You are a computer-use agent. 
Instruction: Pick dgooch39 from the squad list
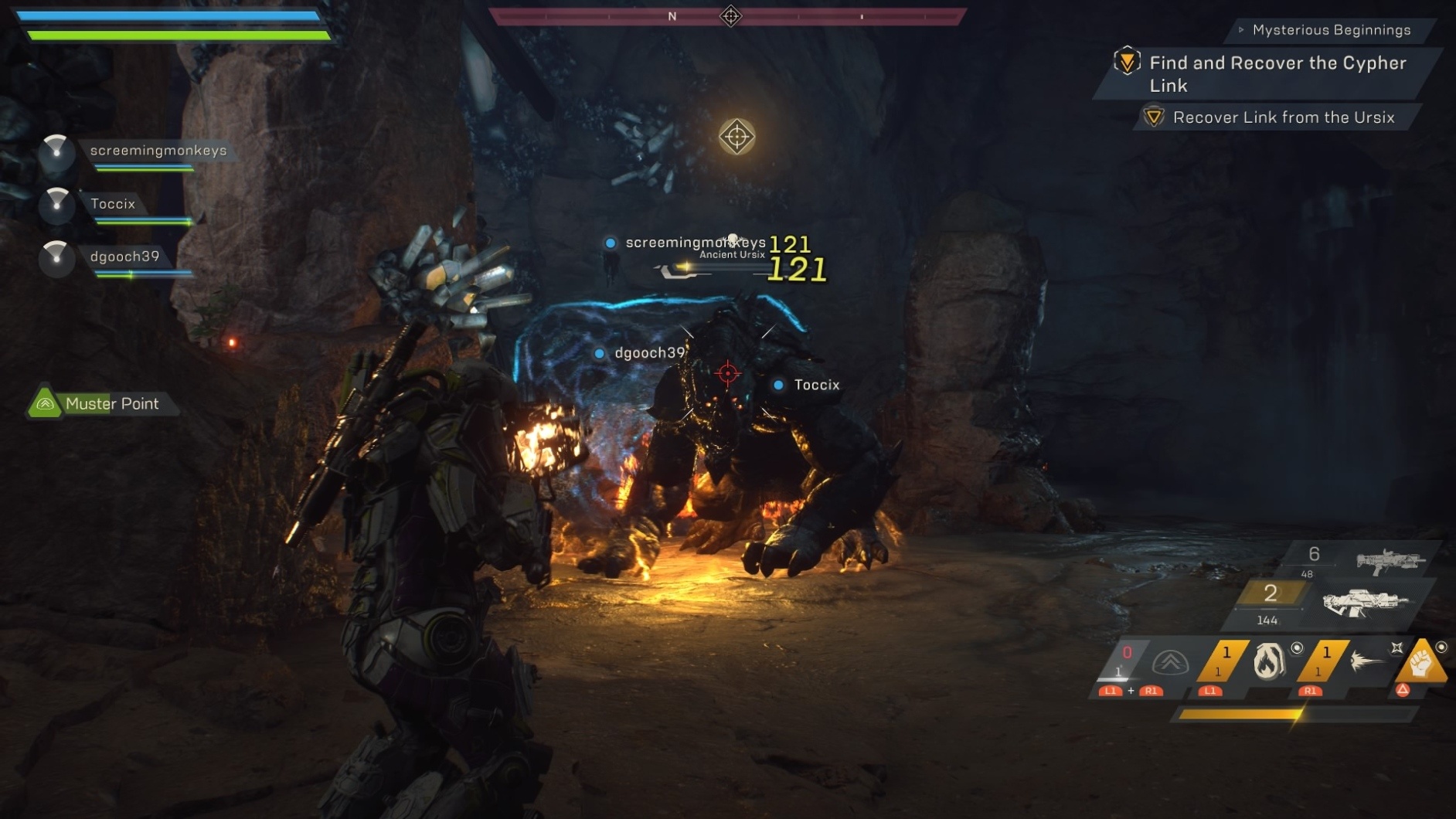pyautogui.click(x=124, y=257)
